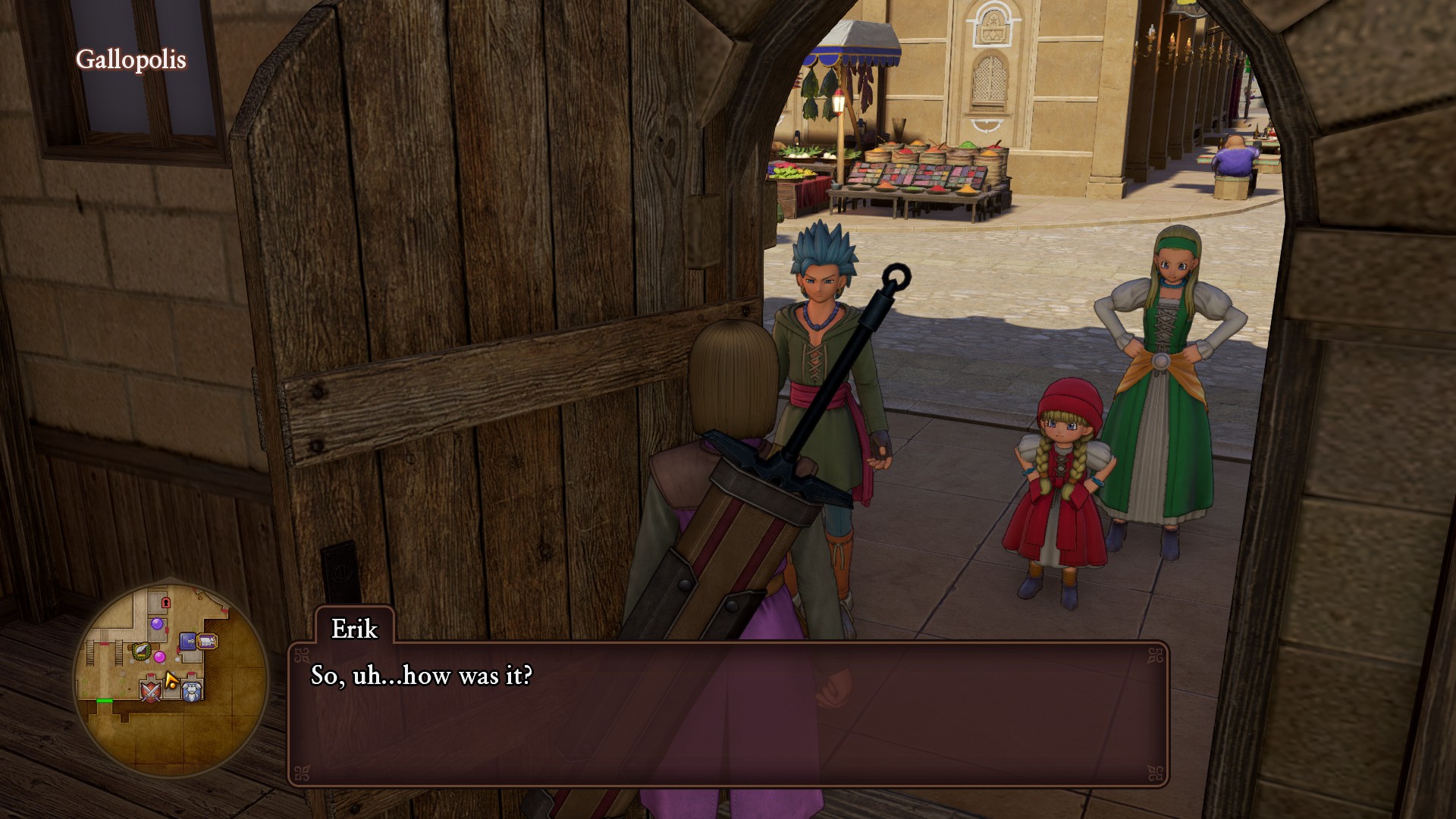Click the red locked-door keyhole marker
Image resolution: width=1456 pixels, height=819 pixels.
coord(165,602)
